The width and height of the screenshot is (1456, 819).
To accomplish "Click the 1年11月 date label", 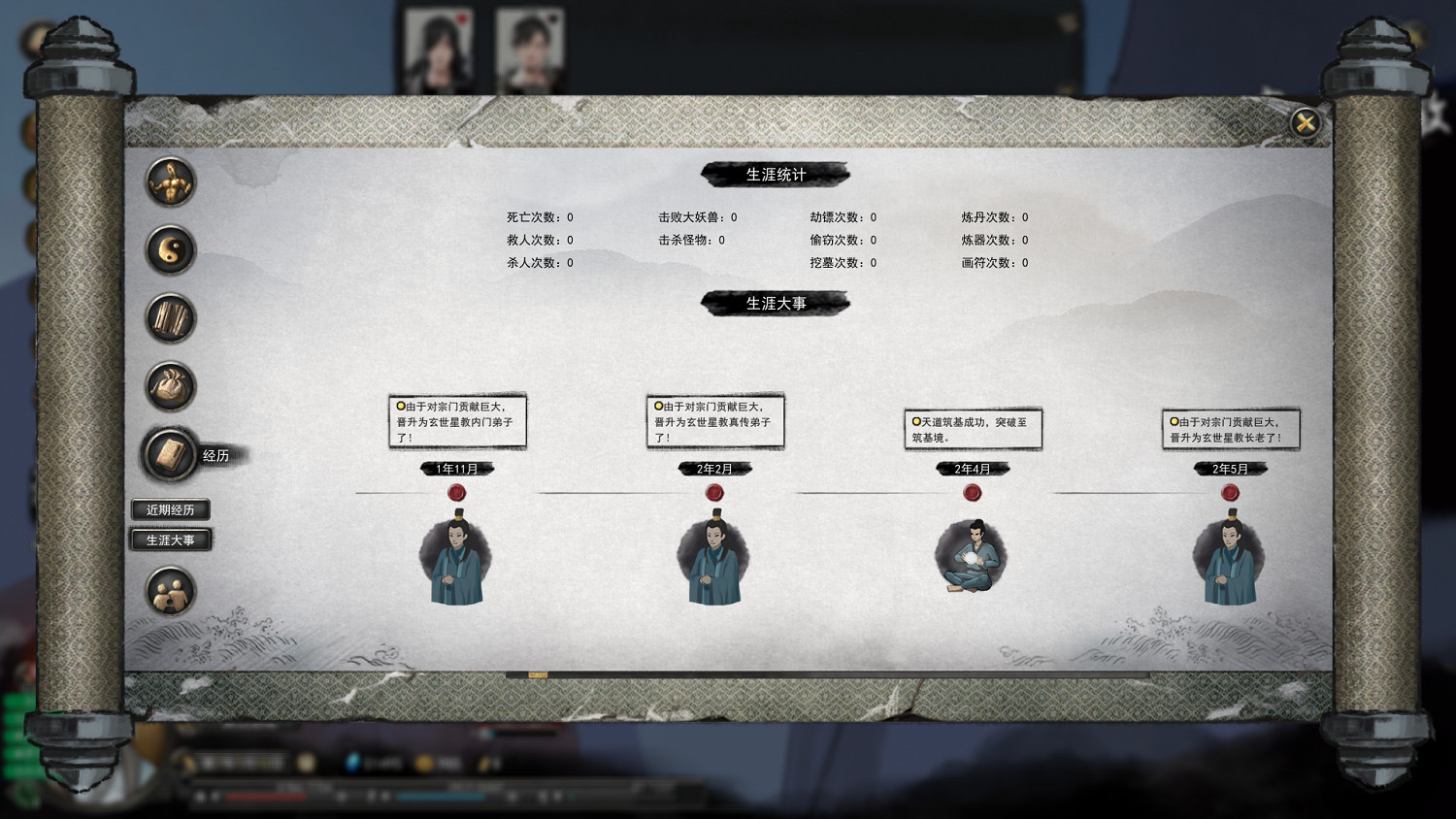I will [x=457, y=469].
